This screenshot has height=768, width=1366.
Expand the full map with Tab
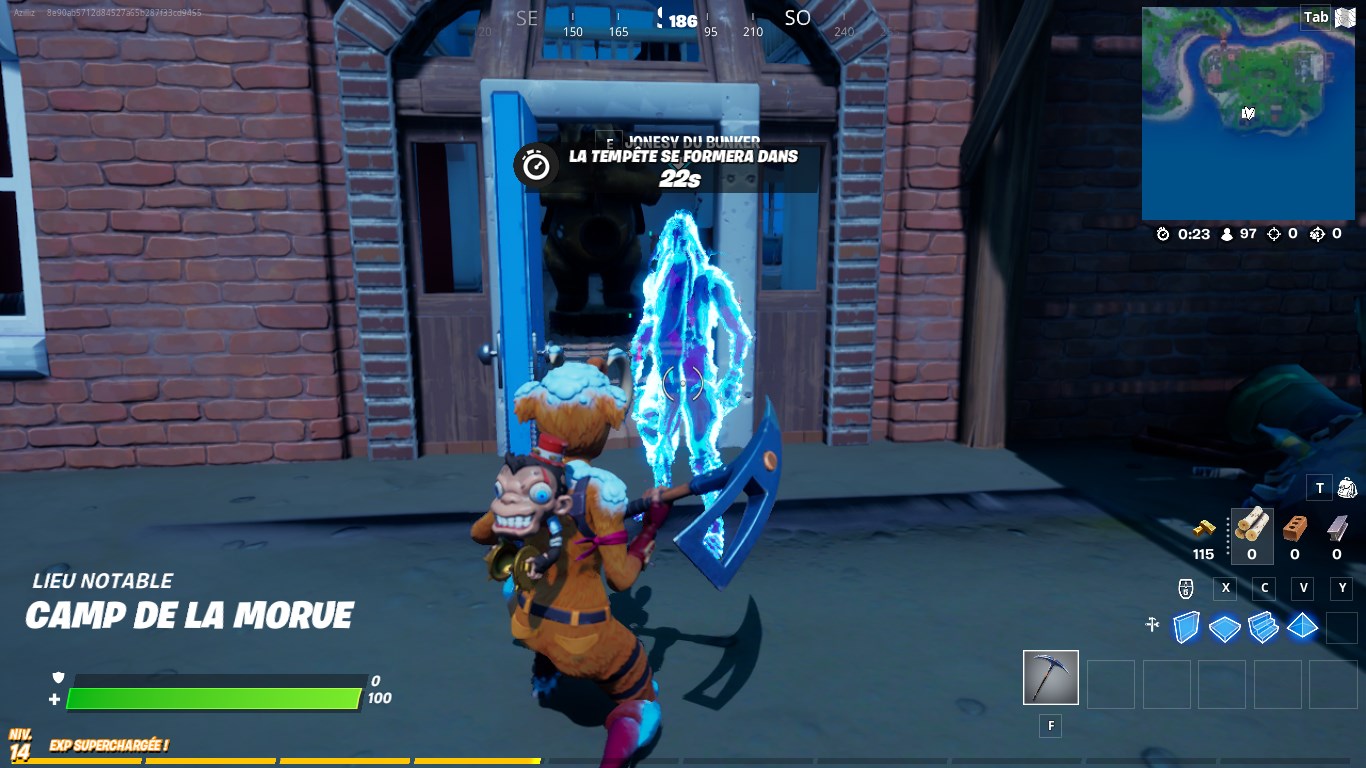point(1315,17)
